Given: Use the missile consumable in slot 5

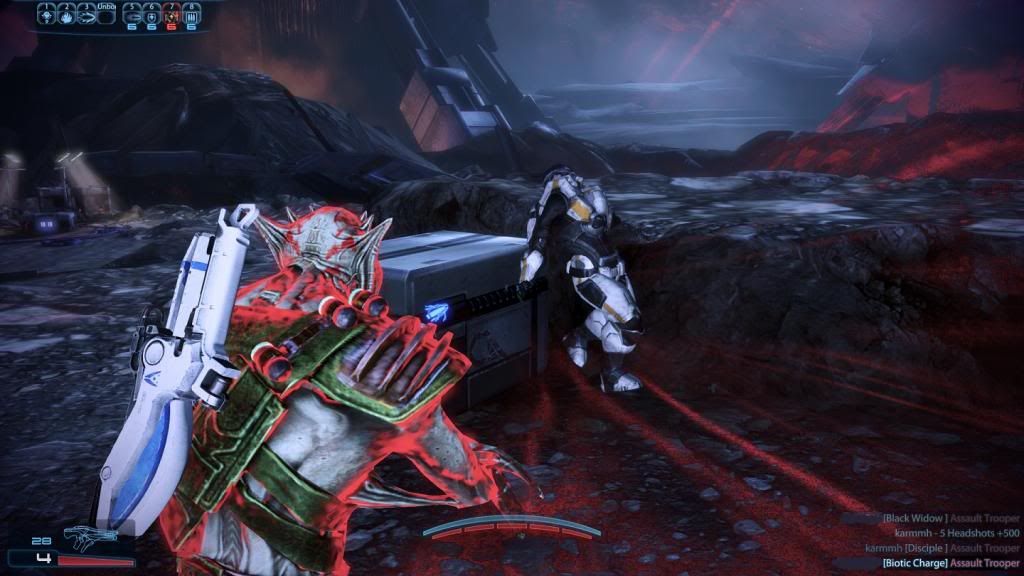Looking at the screenshot, I should (x=130, y=15).
